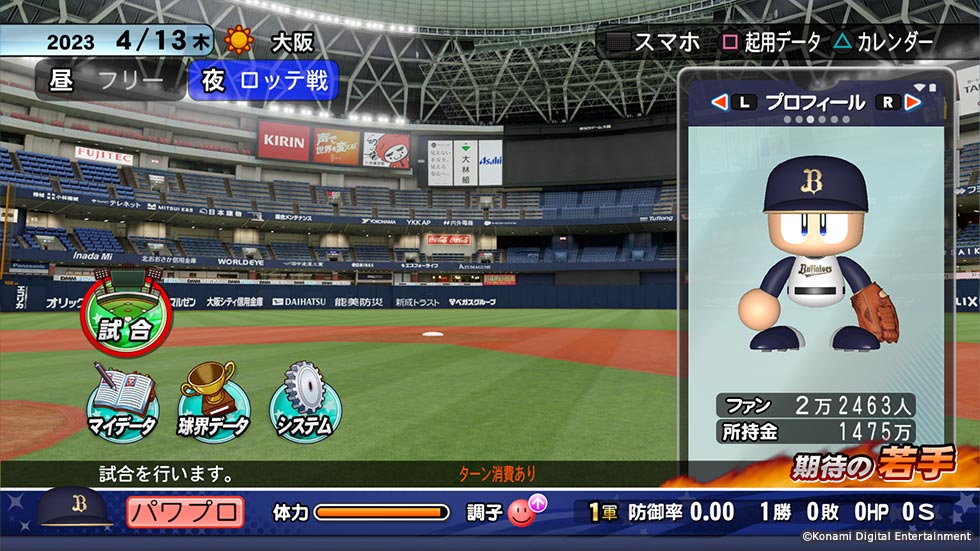Open 球界データ trophy menu
The image size is (980, 551).
(x=213, y=401)
